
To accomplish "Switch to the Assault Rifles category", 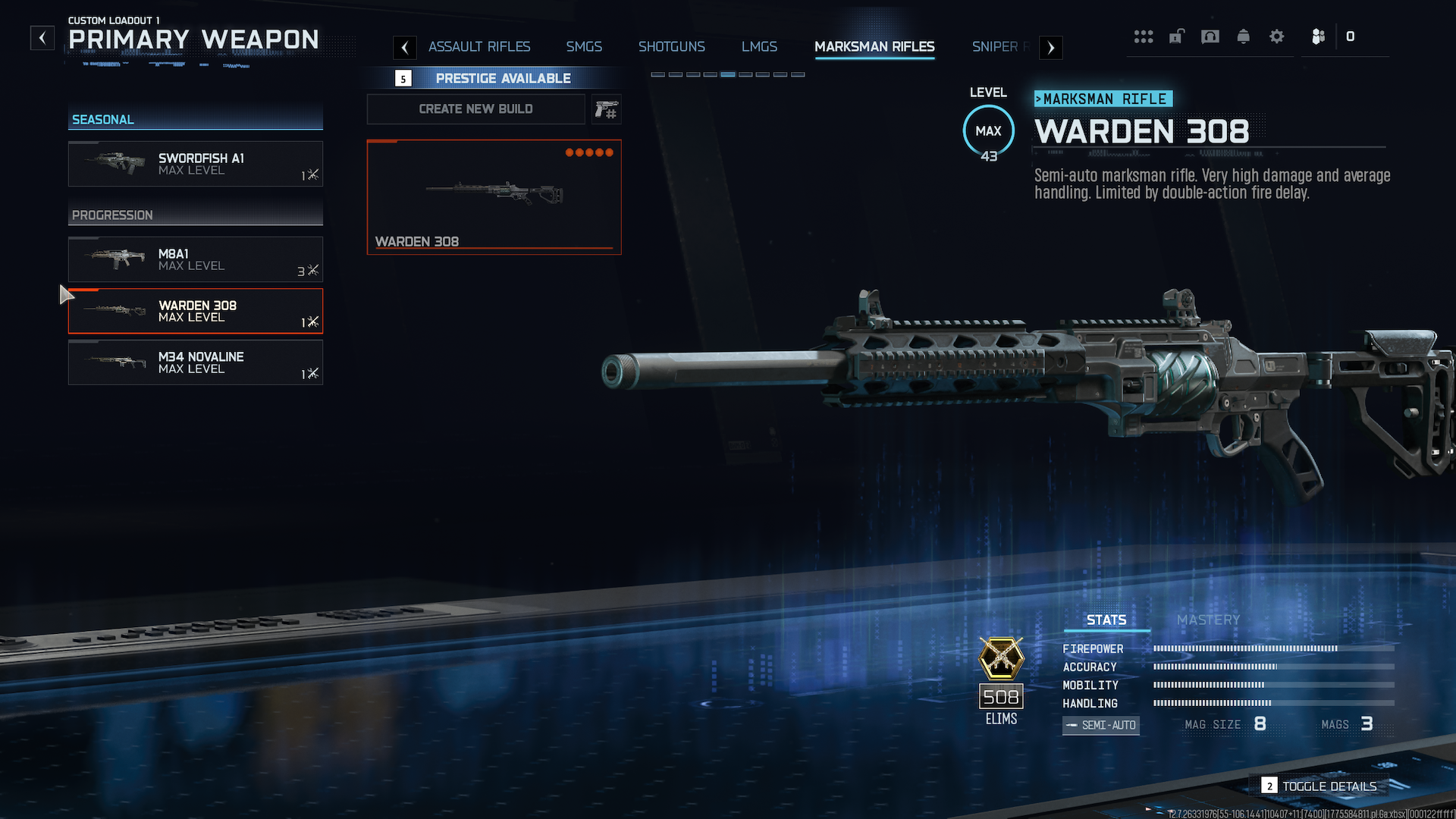I will pyautogui.click(x=479, y=47).
